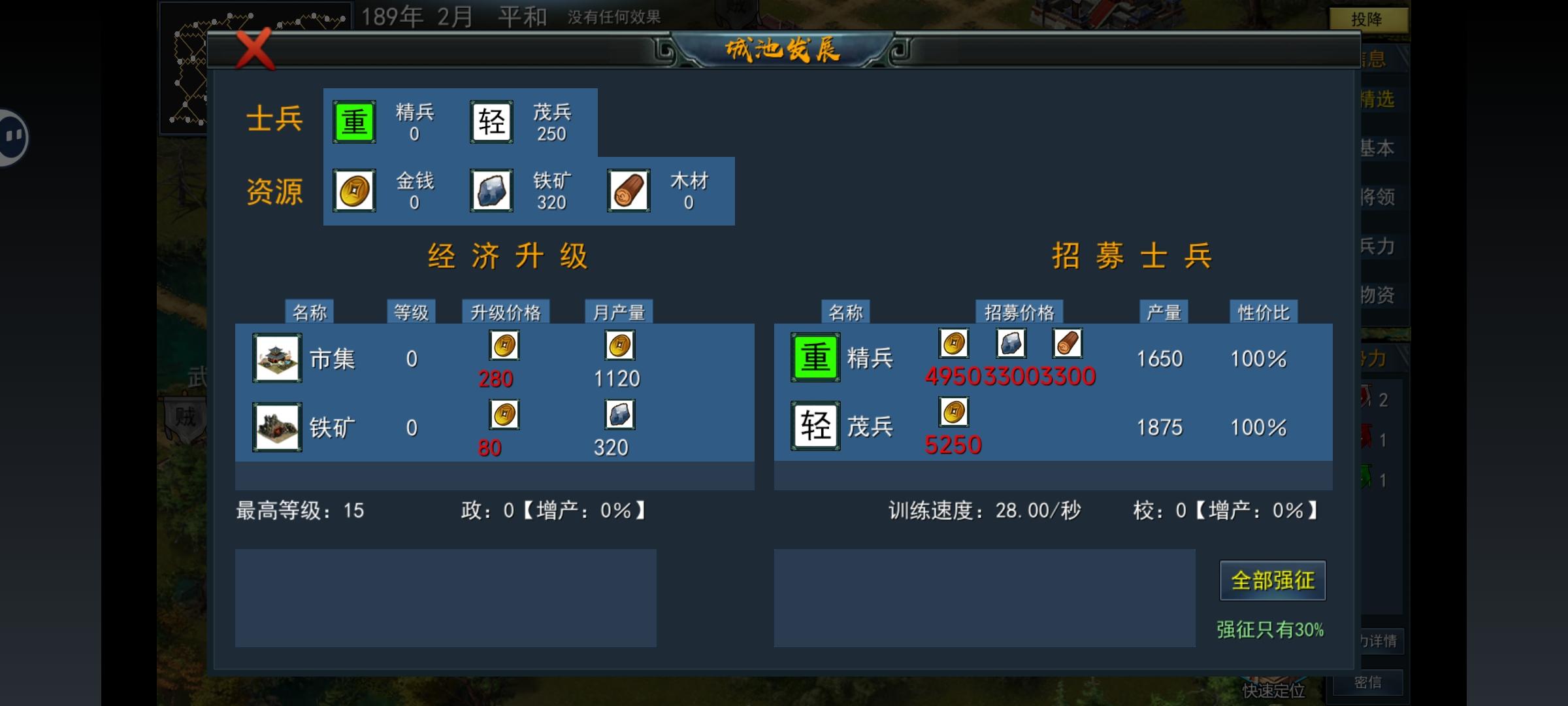Click the 铁矿 mine building icon in economy list
Viewport: 1568px width, 706px height.
(276, 427)
